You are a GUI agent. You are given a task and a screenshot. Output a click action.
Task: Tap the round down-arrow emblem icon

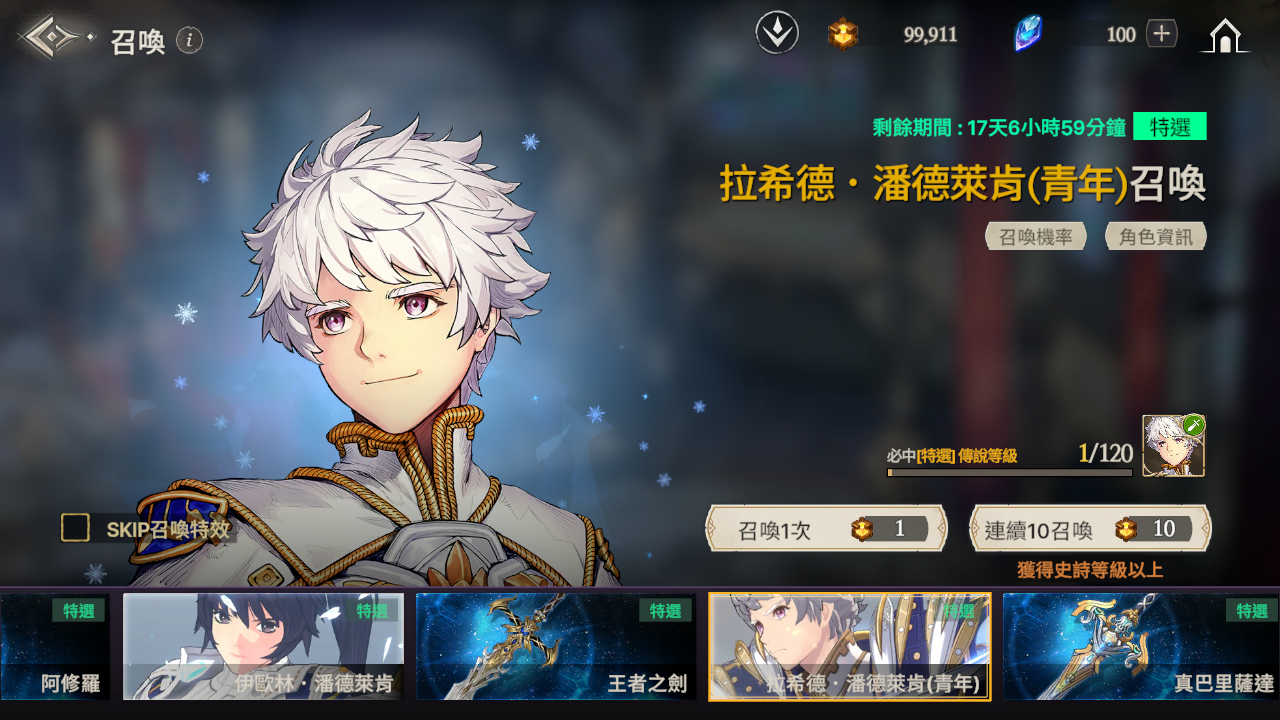(x=777, y=34)
